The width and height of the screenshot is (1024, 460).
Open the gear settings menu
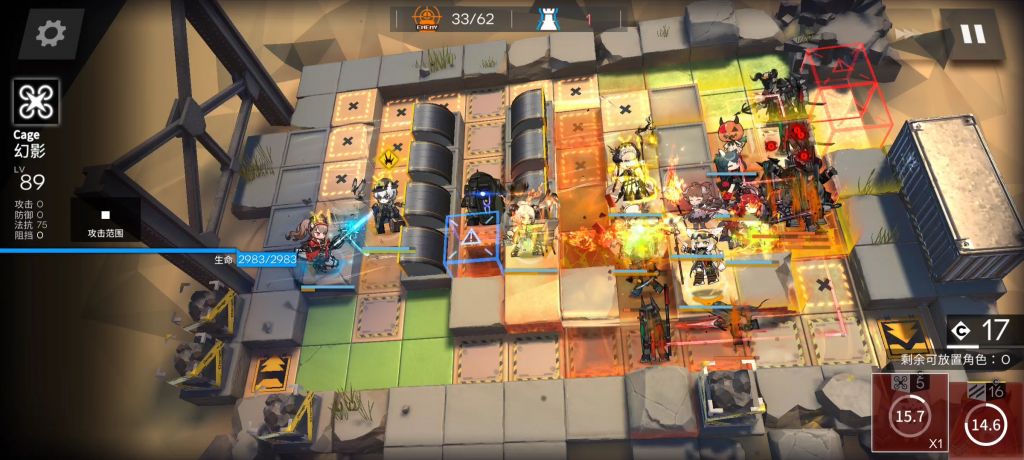[x=50, y=33]
